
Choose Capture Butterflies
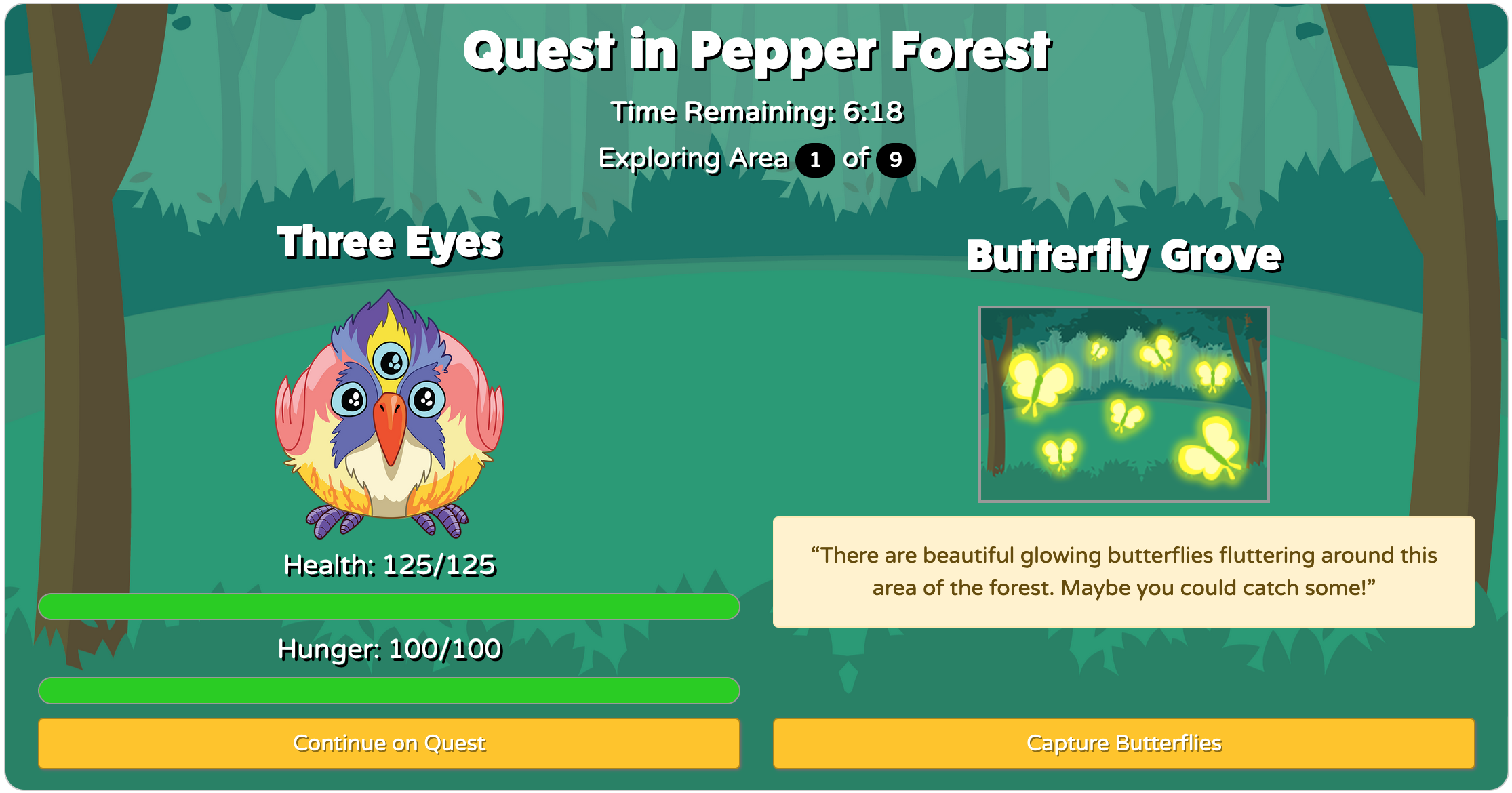1123,744
